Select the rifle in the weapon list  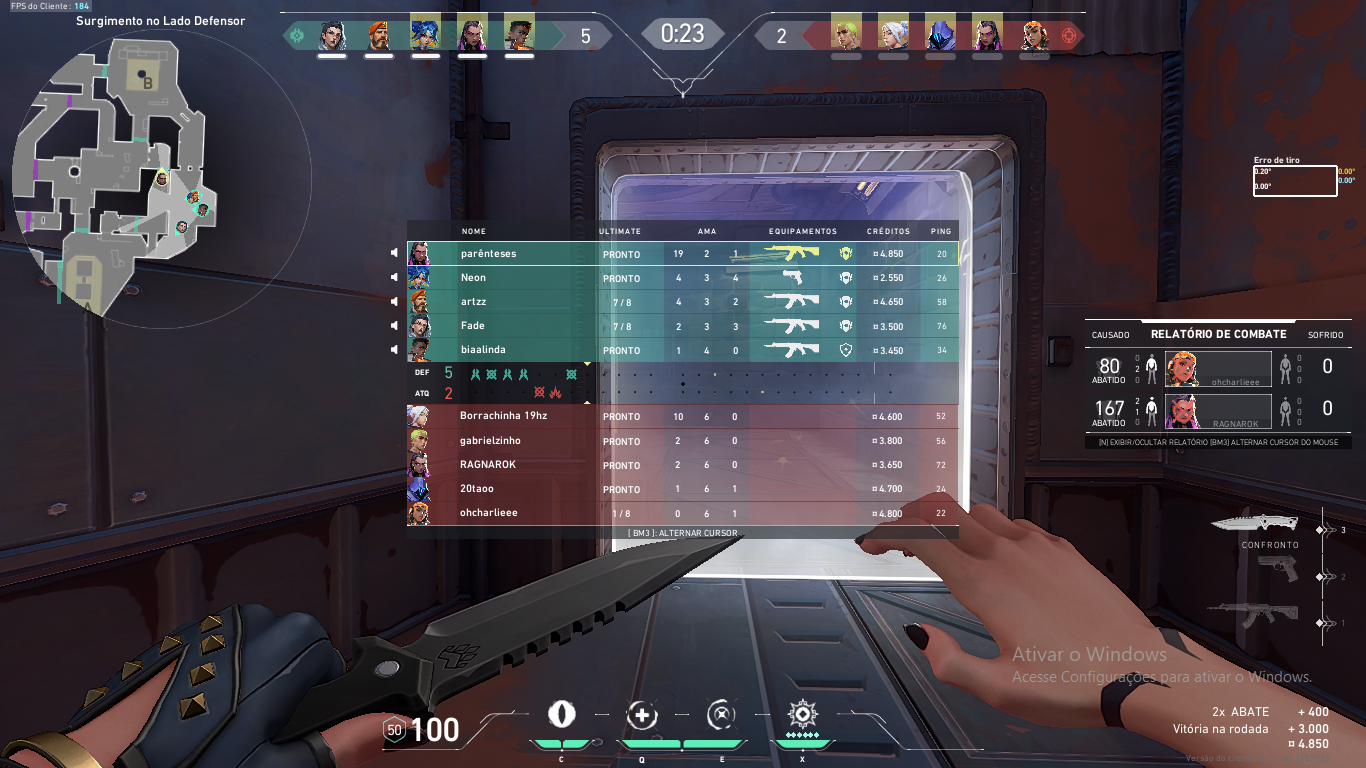click(x=1255, y=614)
